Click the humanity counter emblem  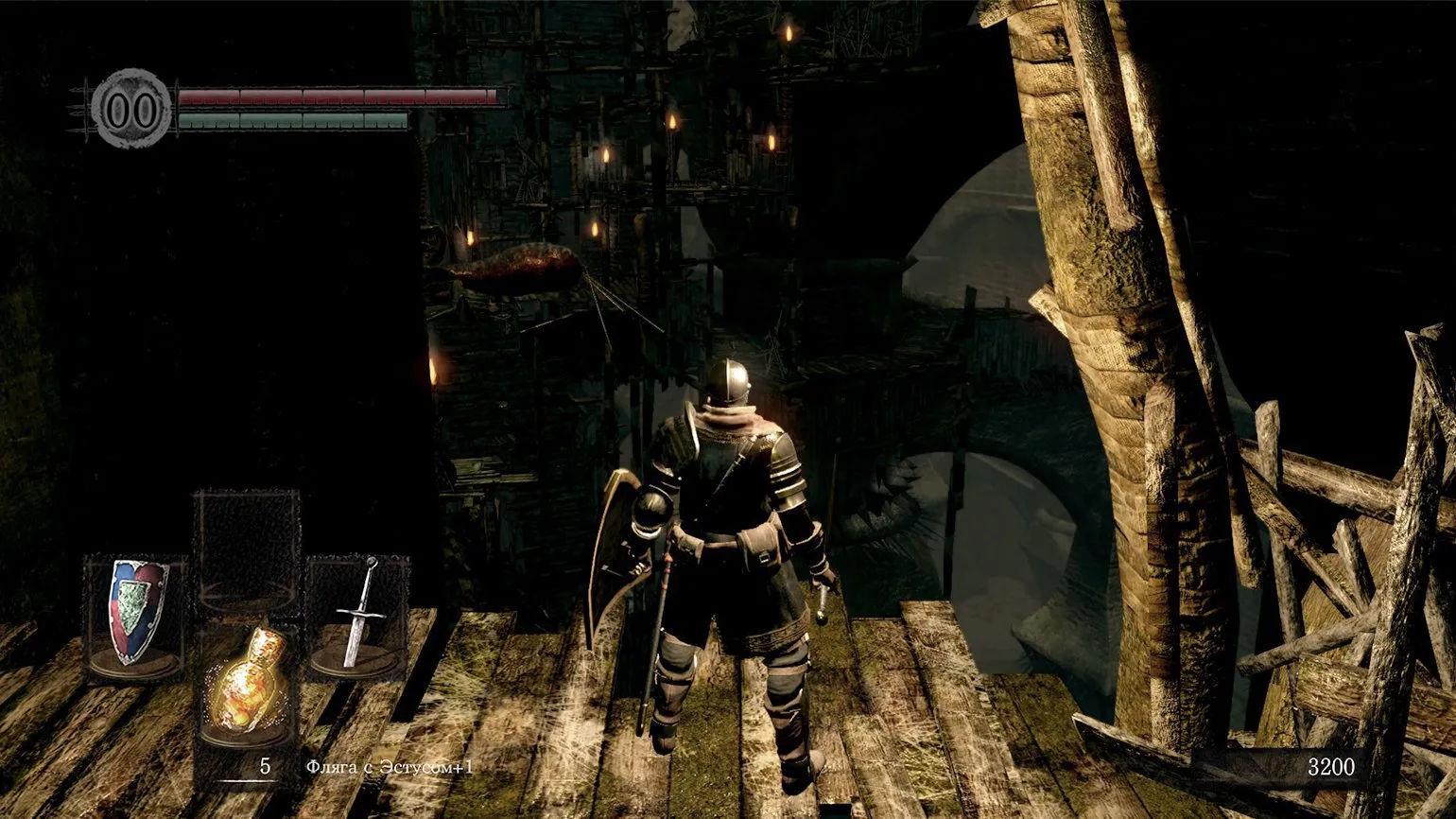pyautogui.click(x=131, y=109)
